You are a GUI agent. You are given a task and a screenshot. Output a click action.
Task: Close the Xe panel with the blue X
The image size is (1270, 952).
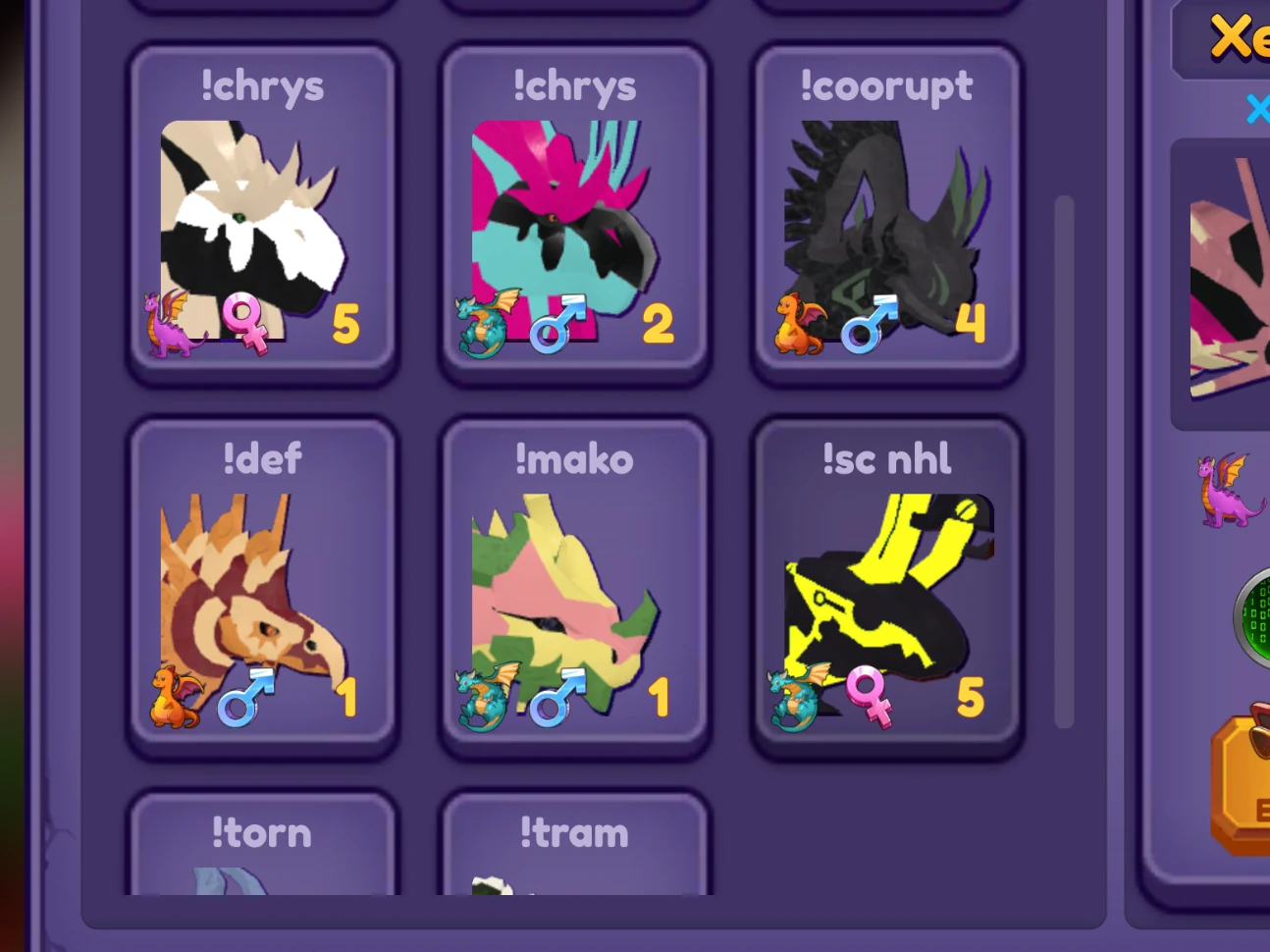click(1257, 110)
